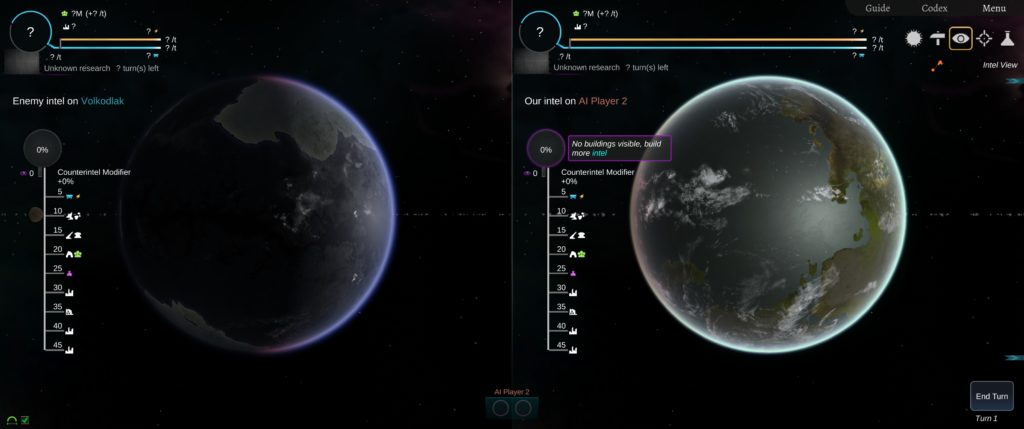Viewport: 1024px width, 429px height.
Task: Click the orange connected-nodes icon
Action: [x=937, y=66]
